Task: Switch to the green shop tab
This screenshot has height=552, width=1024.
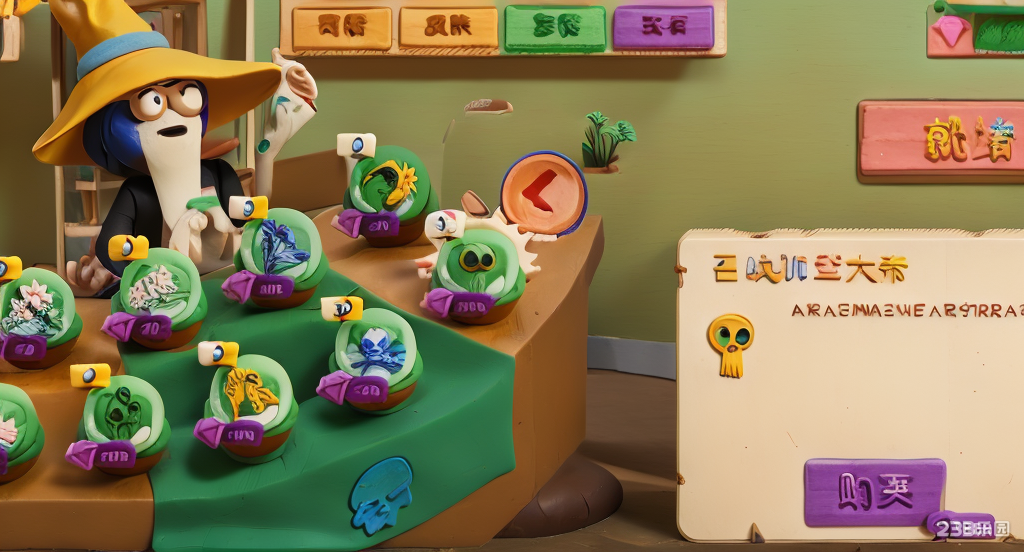Action: 554,28
